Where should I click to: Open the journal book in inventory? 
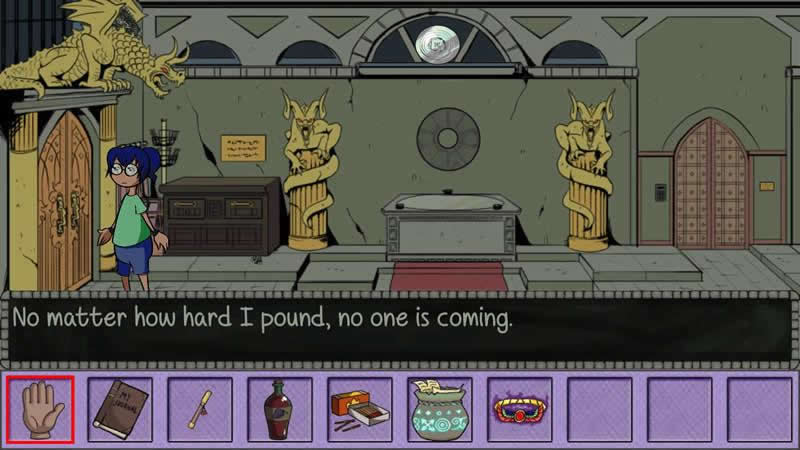[x=120, y=409]
